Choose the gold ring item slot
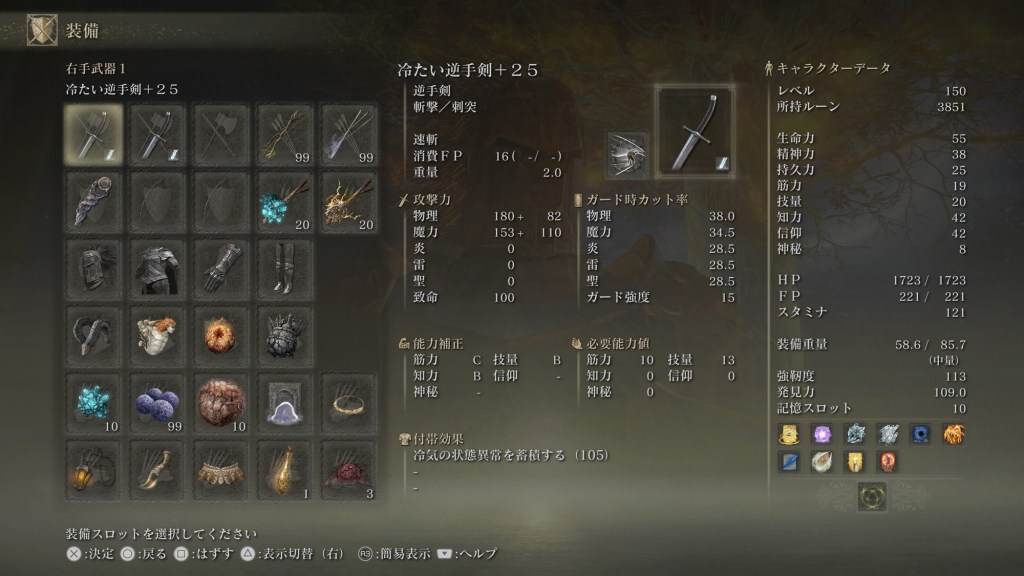1024x576 pixels. (x=349, y=401)
